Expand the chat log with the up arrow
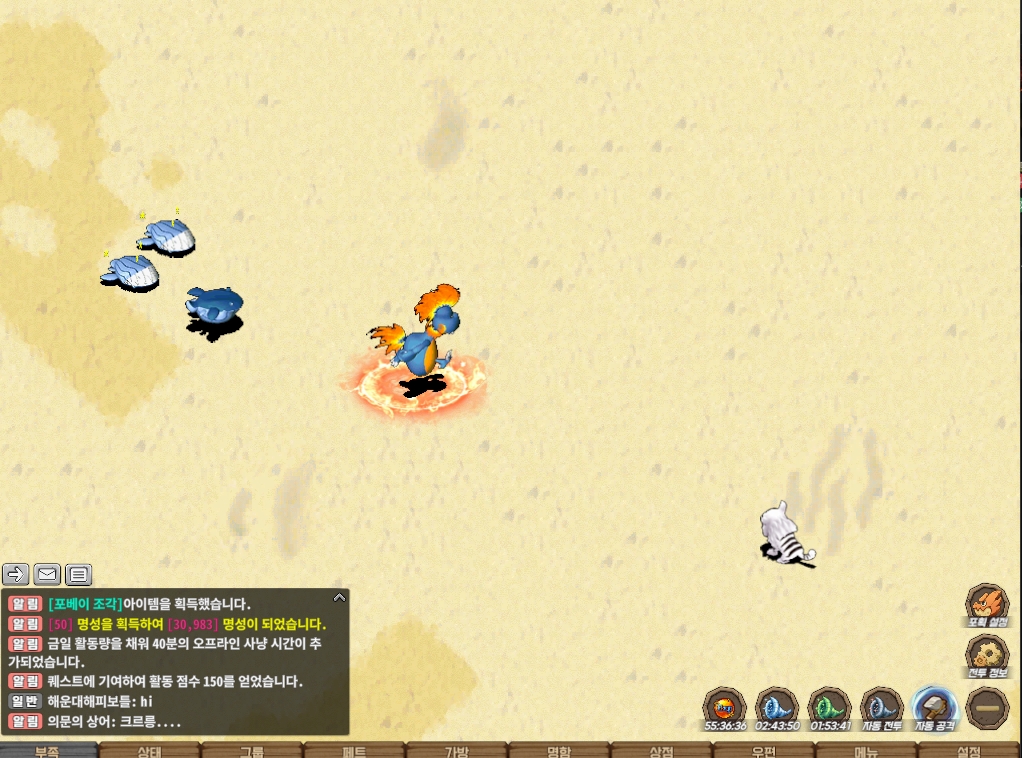 (339, 598)
